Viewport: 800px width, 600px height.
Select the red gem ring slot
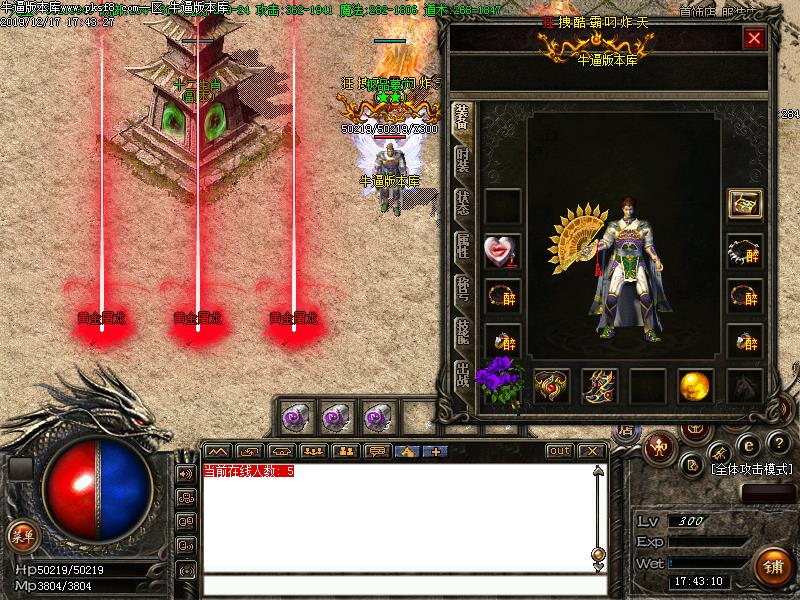tap(551, 386)
